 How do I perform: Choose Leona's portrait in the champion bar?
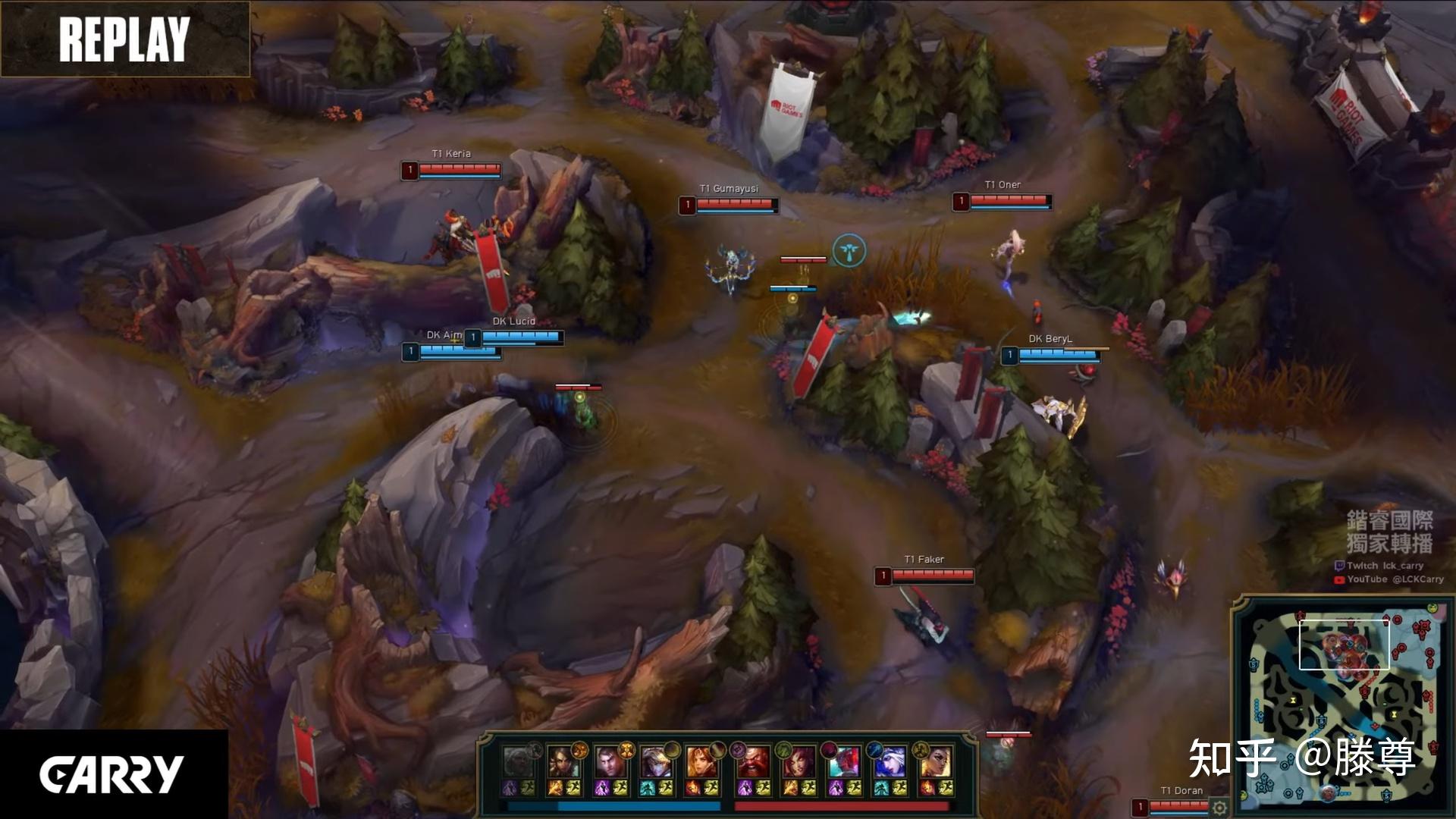click(701, 761)
